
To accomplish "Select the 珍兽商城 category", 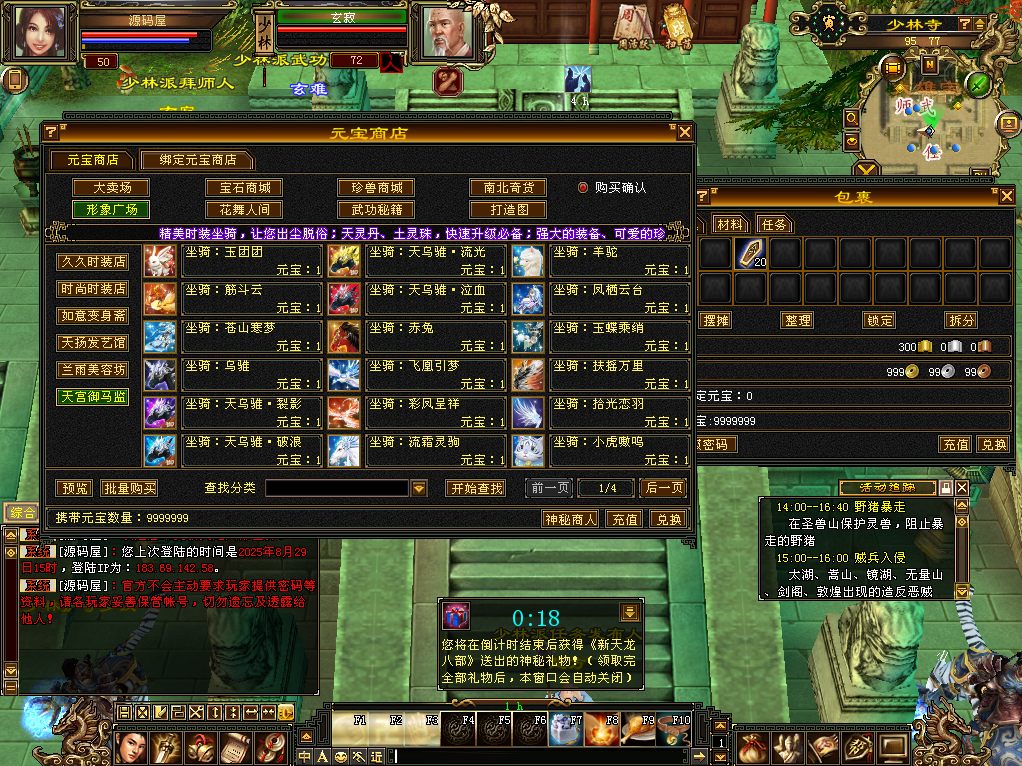I will 376,188.
